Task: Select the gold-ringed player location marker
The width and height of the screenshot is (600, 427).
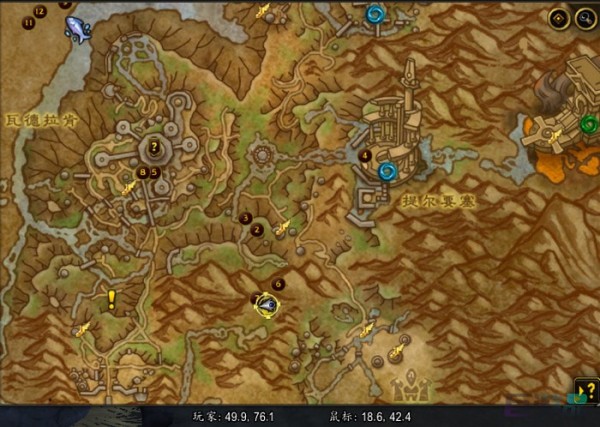Action: click(x=266, y=304)
